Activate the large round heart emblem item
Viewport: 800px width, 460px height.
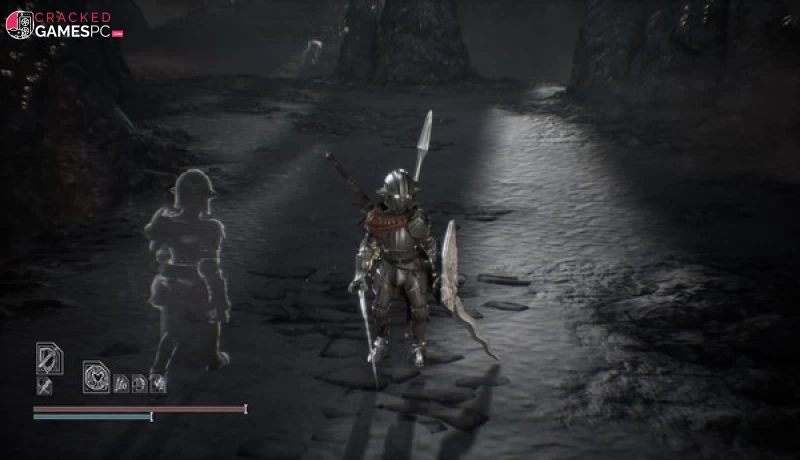[97, 376]
